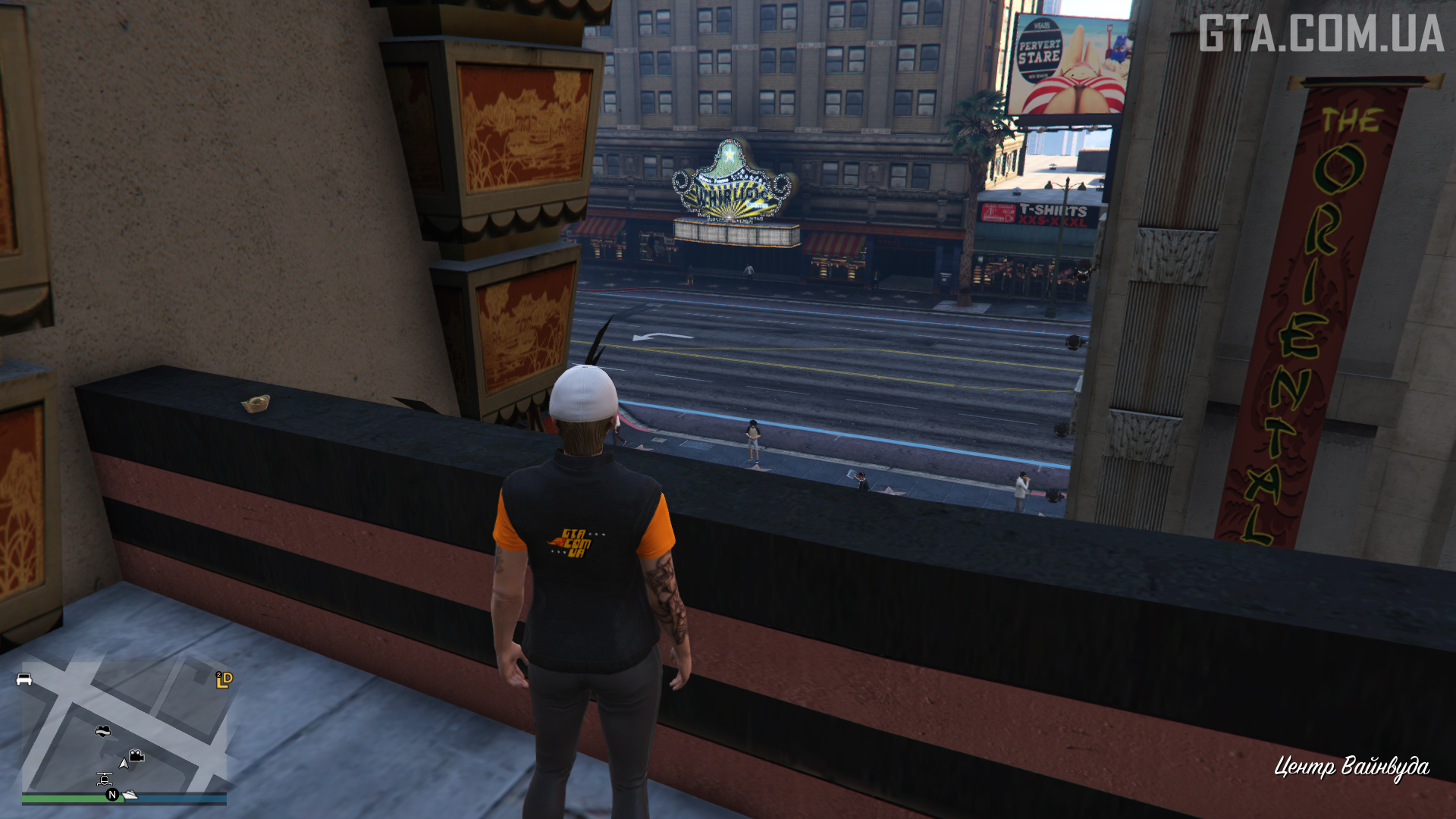Select the helicopter blip on the minimap
1456x819 pixels.
(x=105, y=779)
